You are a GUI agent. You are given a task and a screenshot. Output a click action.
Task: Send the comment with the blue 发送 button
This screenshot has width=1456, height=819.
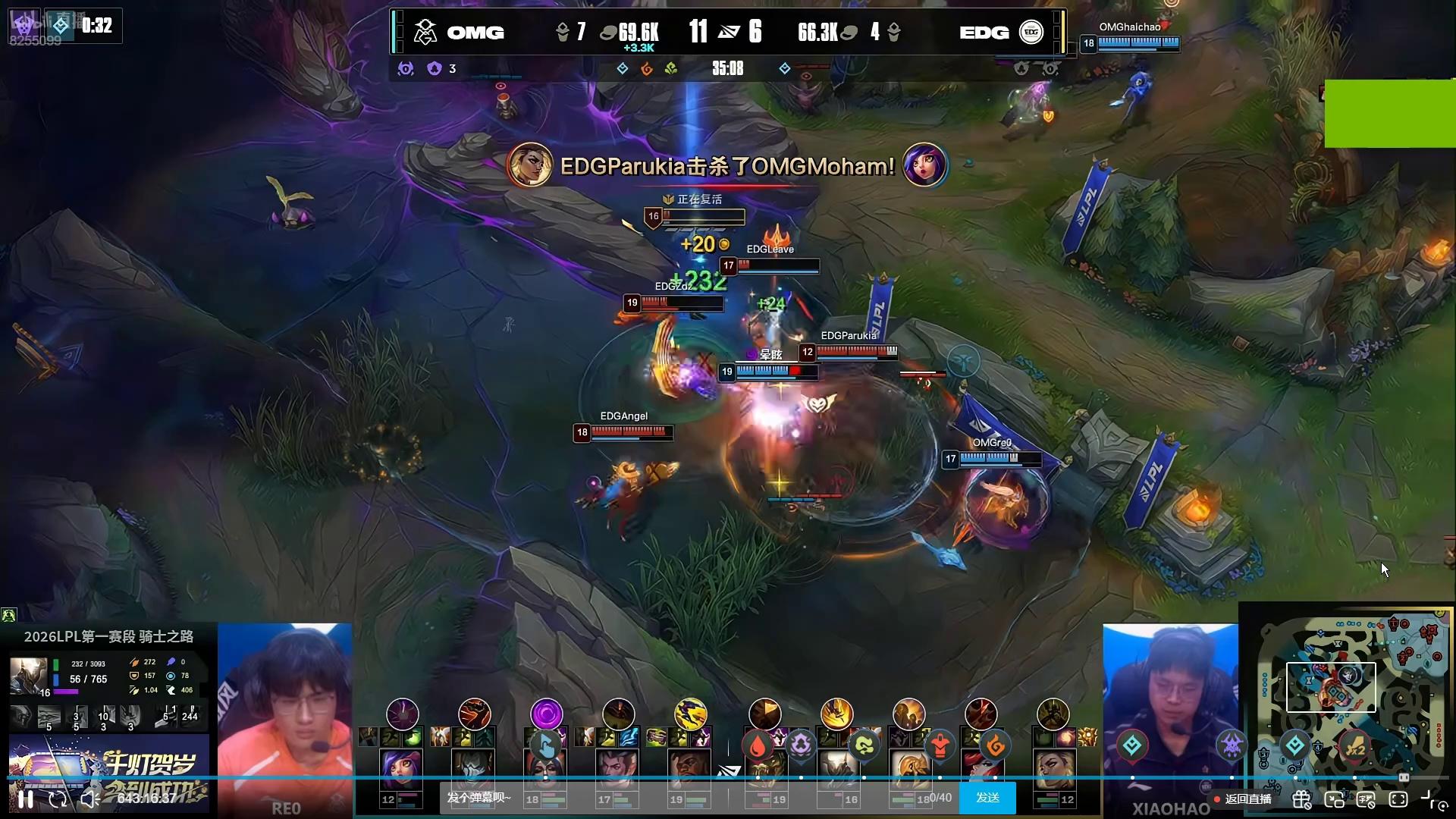coord(987,798)
